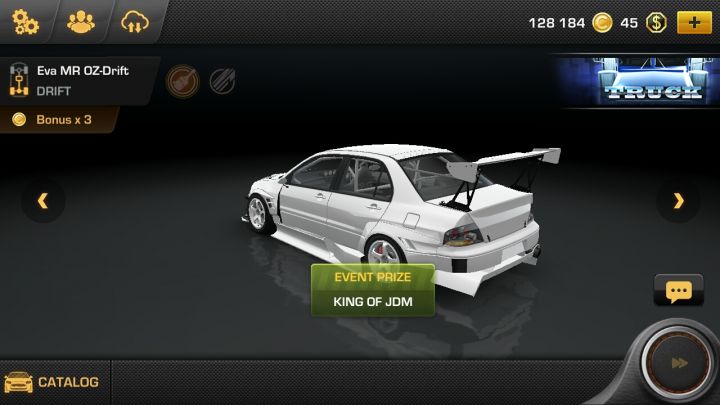Screen dimensions: 720x405
Task: Open the car Catalog
Action: [54, 382]
